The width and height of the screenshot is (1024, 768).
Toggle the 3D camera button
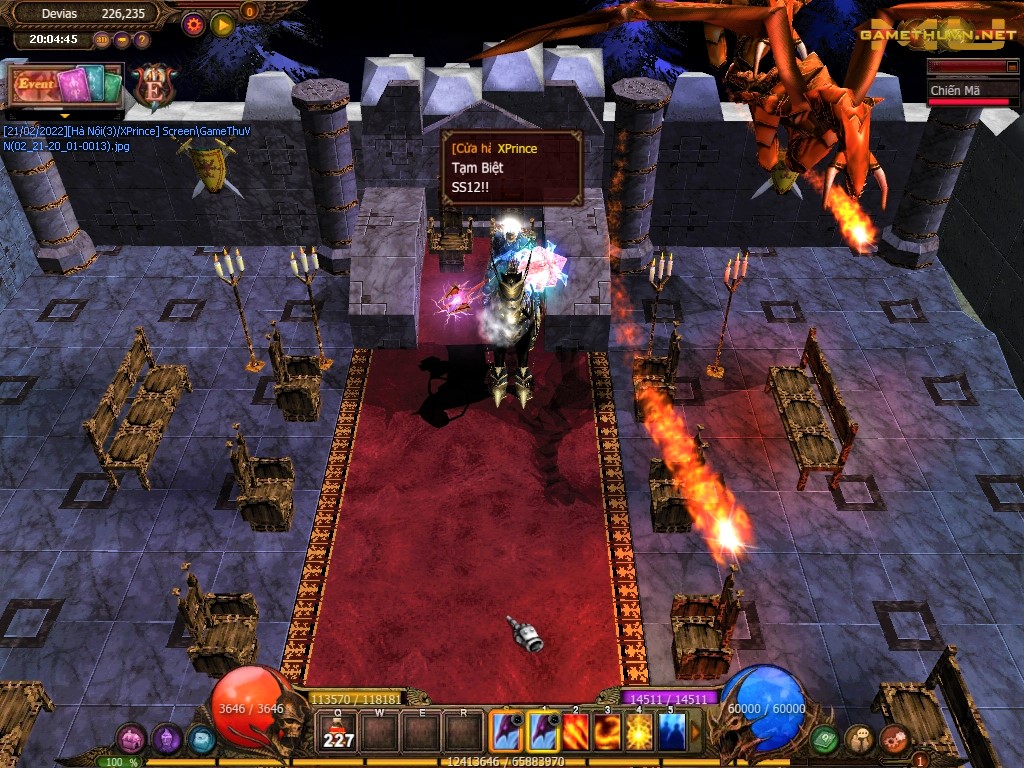pyautogui.click(x=102, y=40)
